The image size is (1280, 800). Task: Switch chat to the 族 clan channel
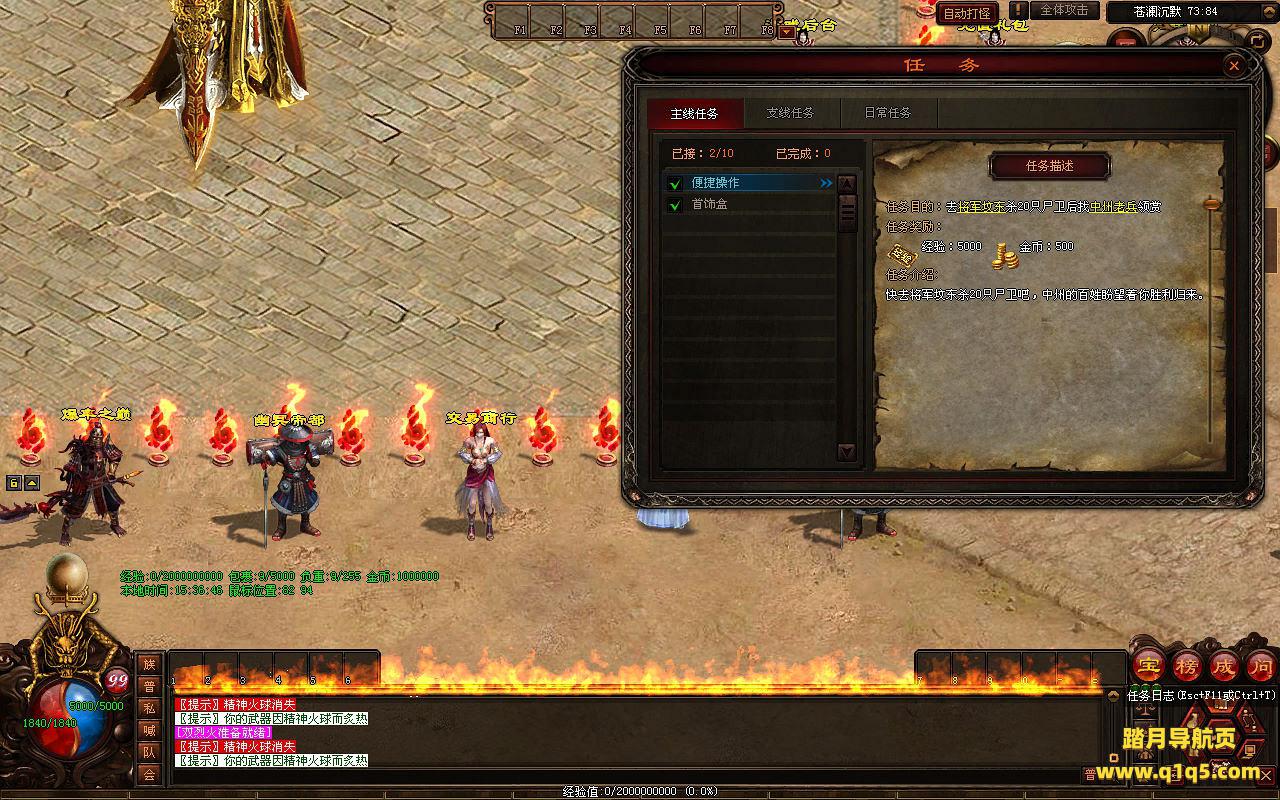149,664
